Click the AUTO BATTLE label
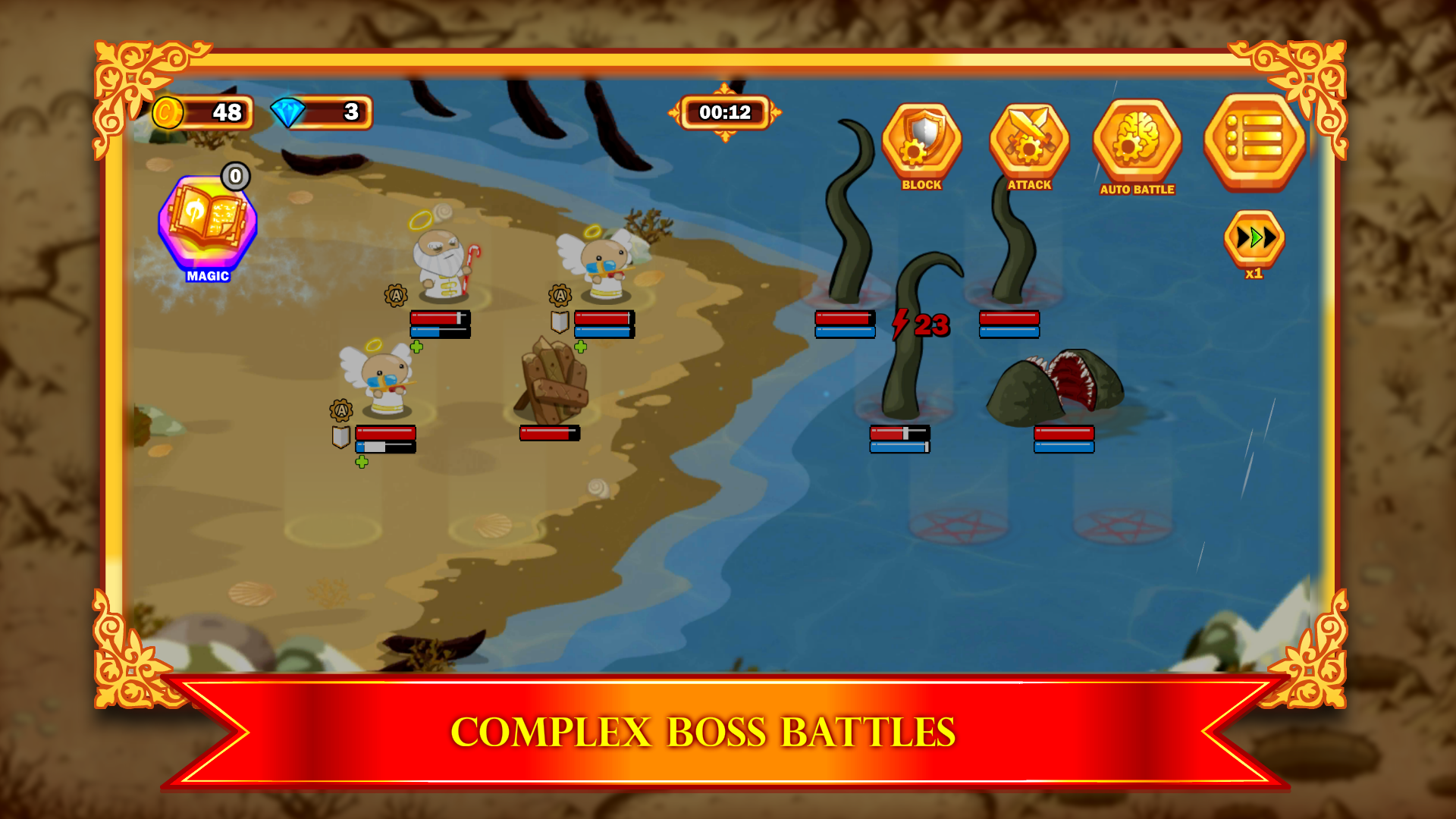 pyautogui.click(x=1136, y=190)
